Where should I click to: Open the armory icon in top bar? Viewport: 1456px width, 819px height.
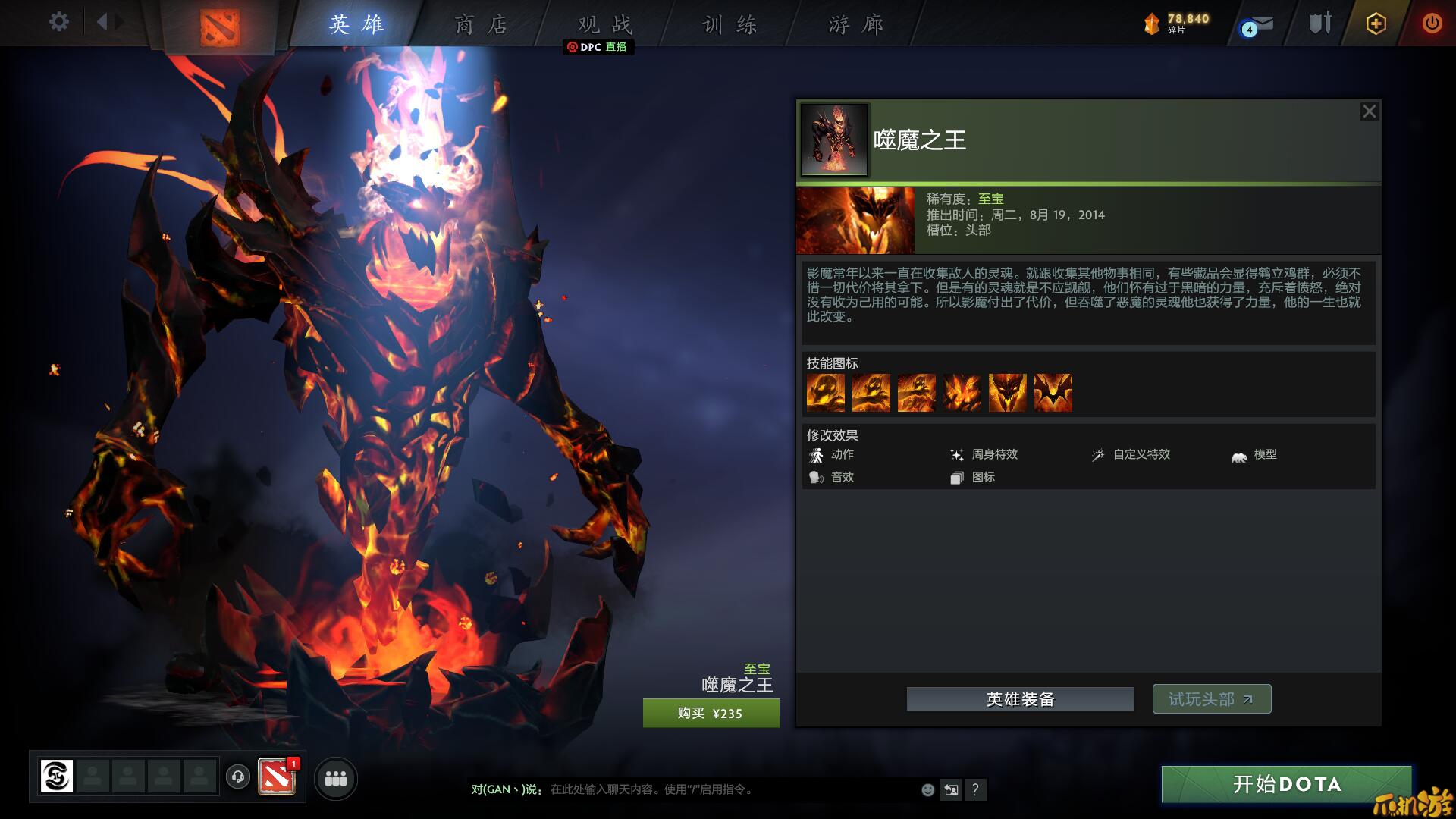pos(1319,24)
